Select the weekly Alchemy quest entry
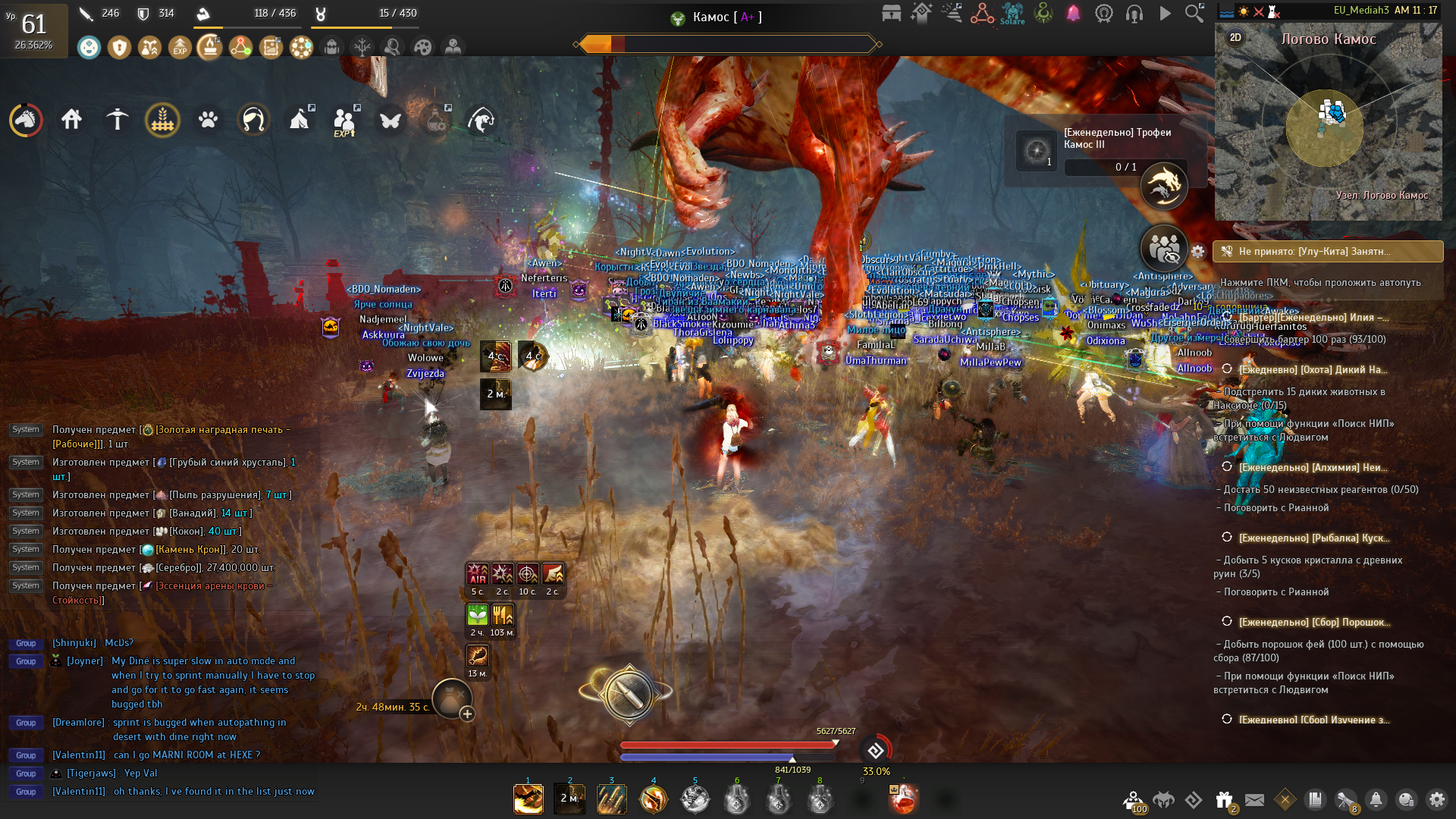1456x819 pixels. pos(1312,467)
